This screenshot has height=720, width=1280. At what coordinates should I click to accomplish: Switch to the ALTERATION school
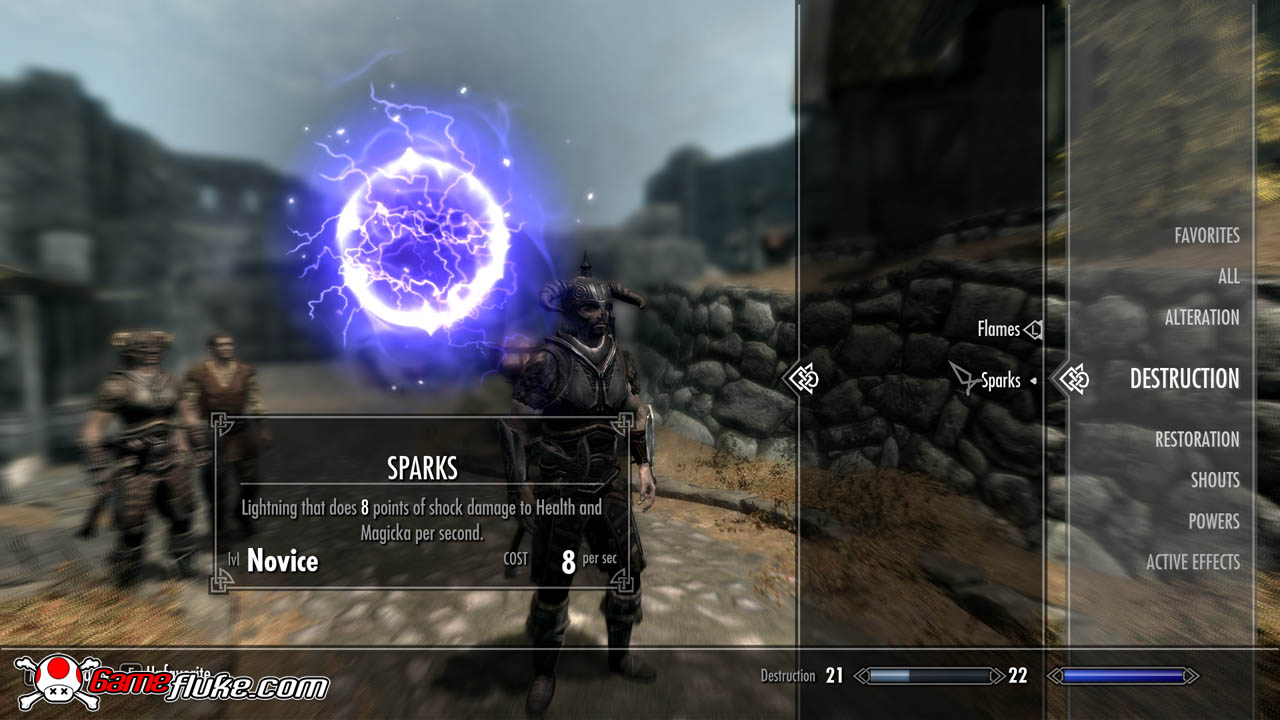(x=1204, y=317)
